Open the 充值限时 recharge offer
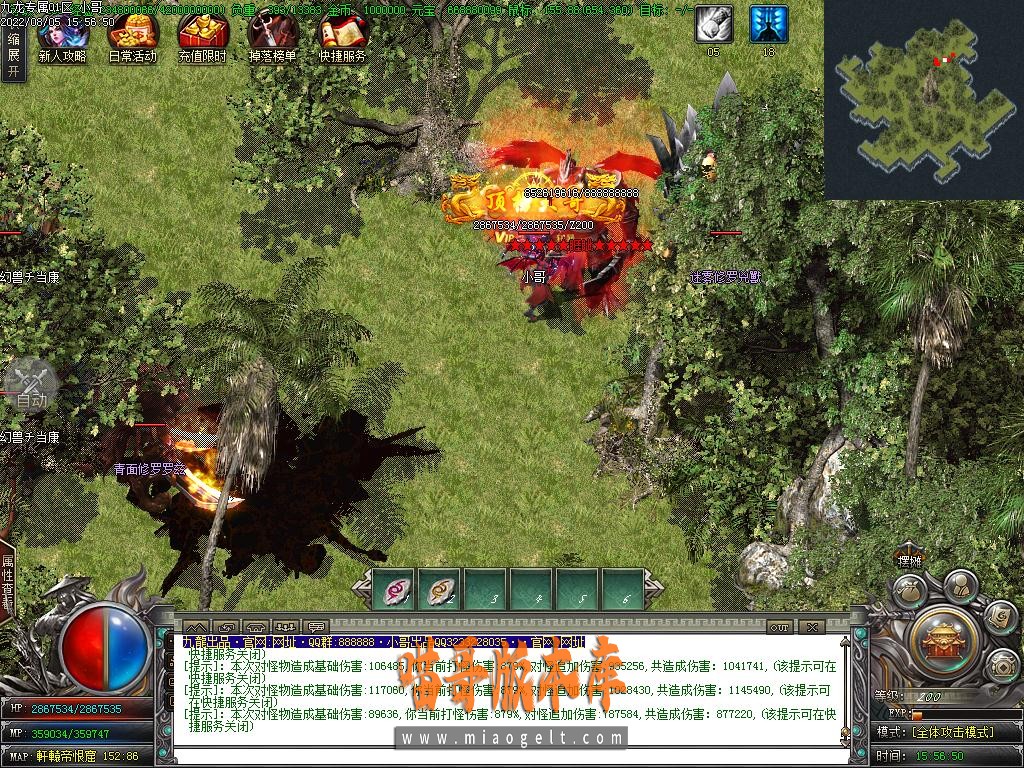Screen dimensions: 1024x768 (x=202, y=36)
